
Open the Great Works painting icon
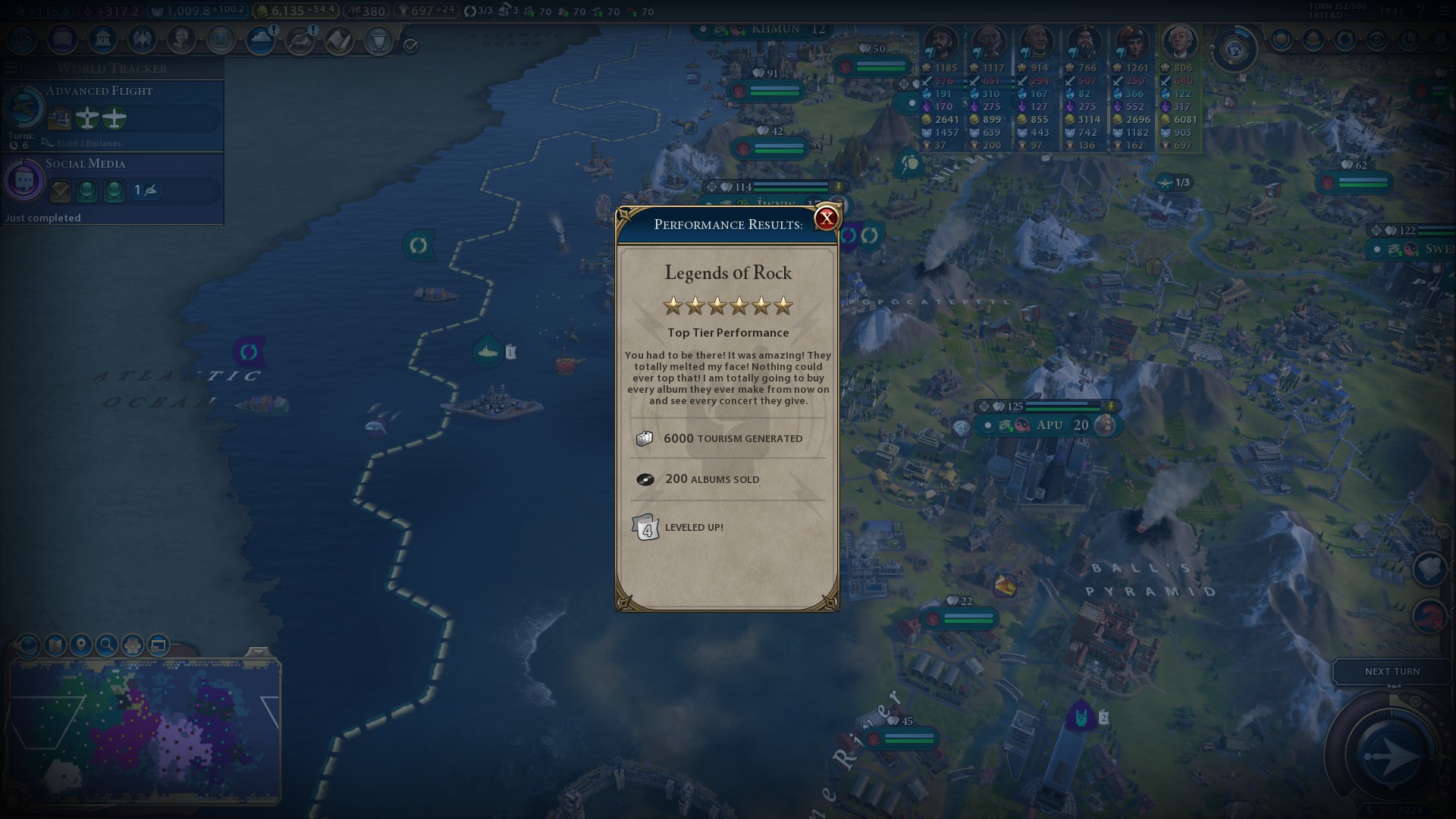point(221,39)
